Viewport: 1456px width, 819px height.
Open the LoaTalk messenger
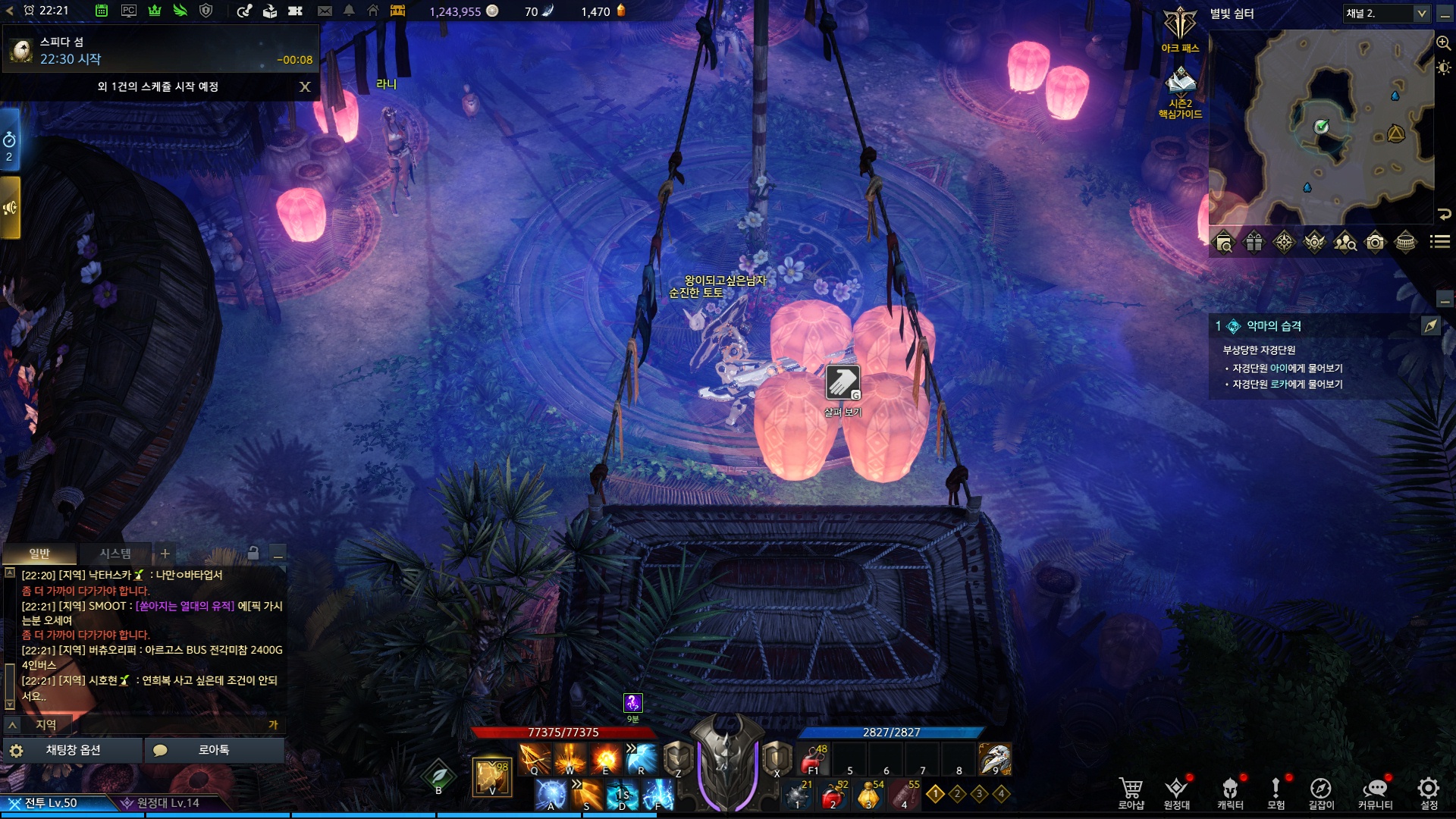coord(214,750)
